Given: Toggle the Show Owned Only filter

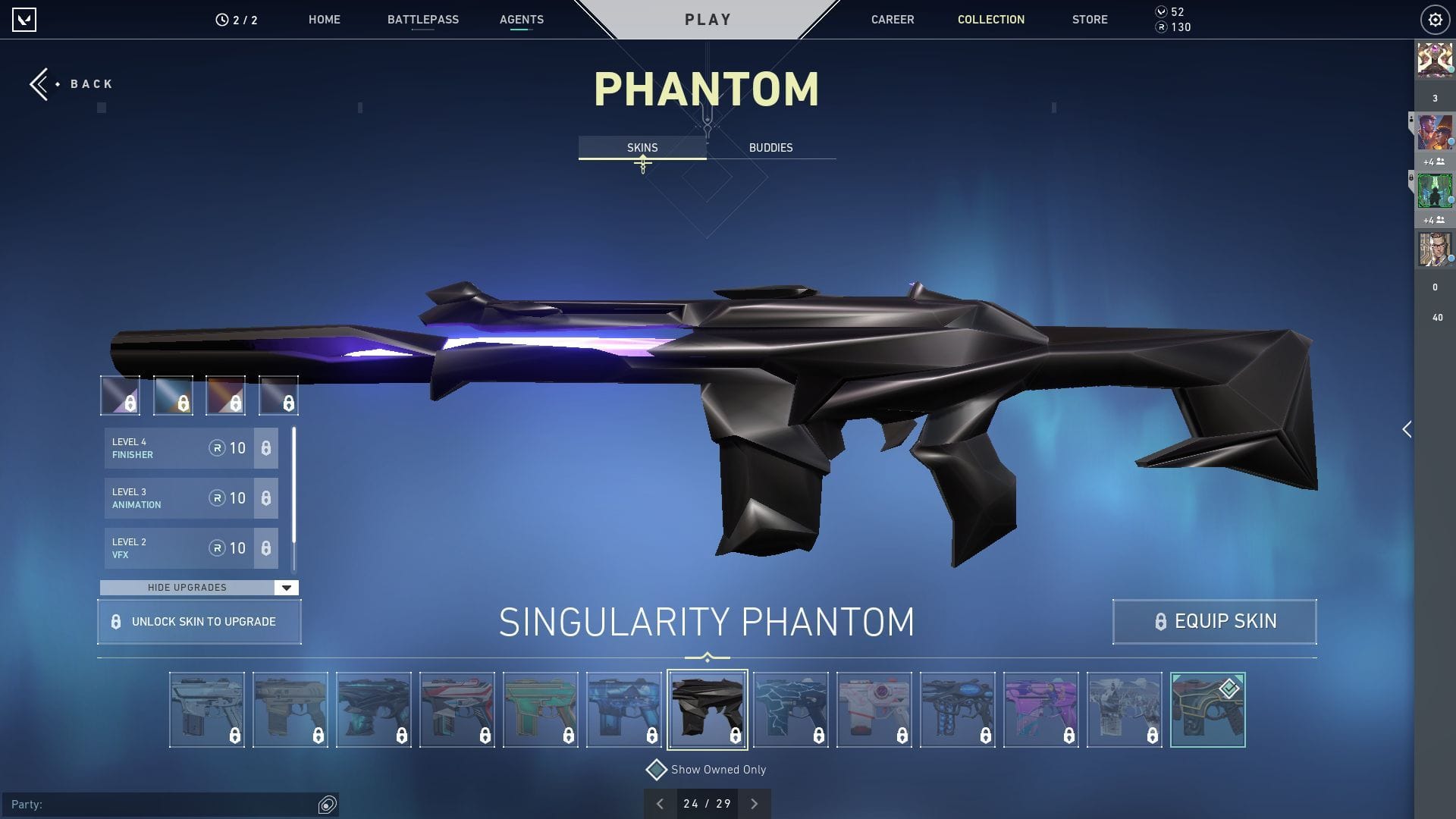Looking at the screenshot, I should point(657,769).
